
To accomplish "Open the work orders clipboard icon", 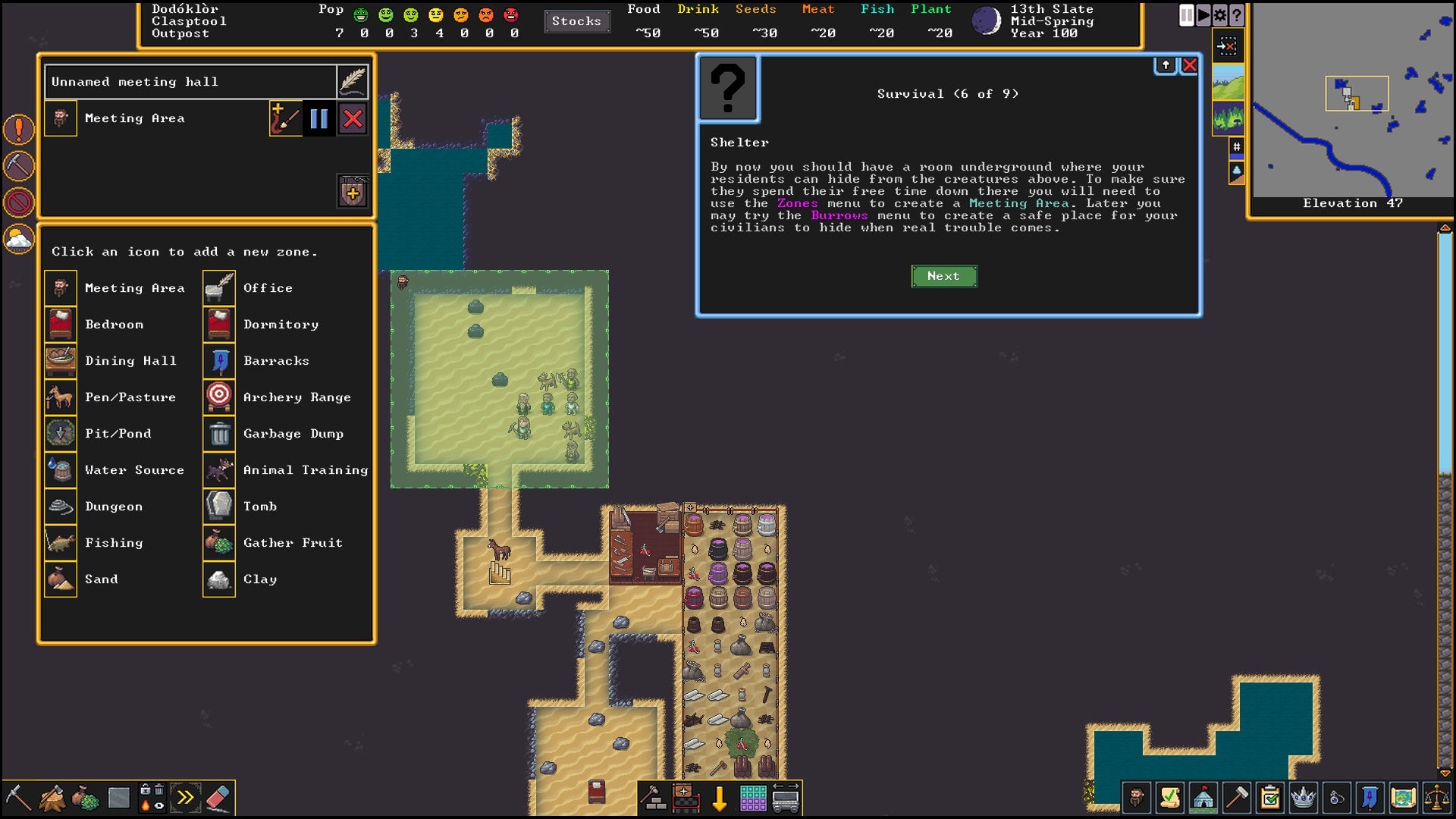I will coord(1269,798).
